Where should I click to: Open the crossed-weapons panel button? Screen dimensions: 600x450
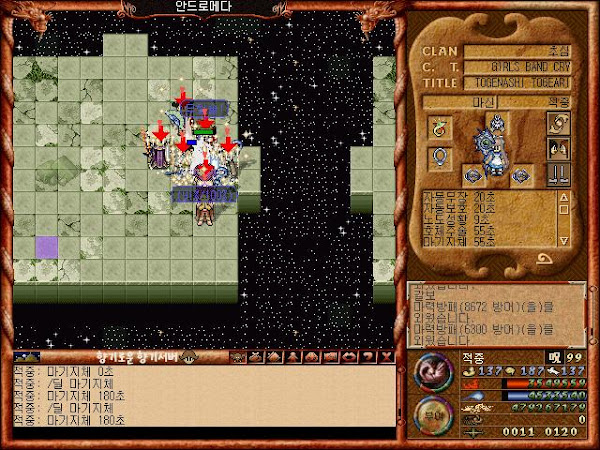coord(556,124)
